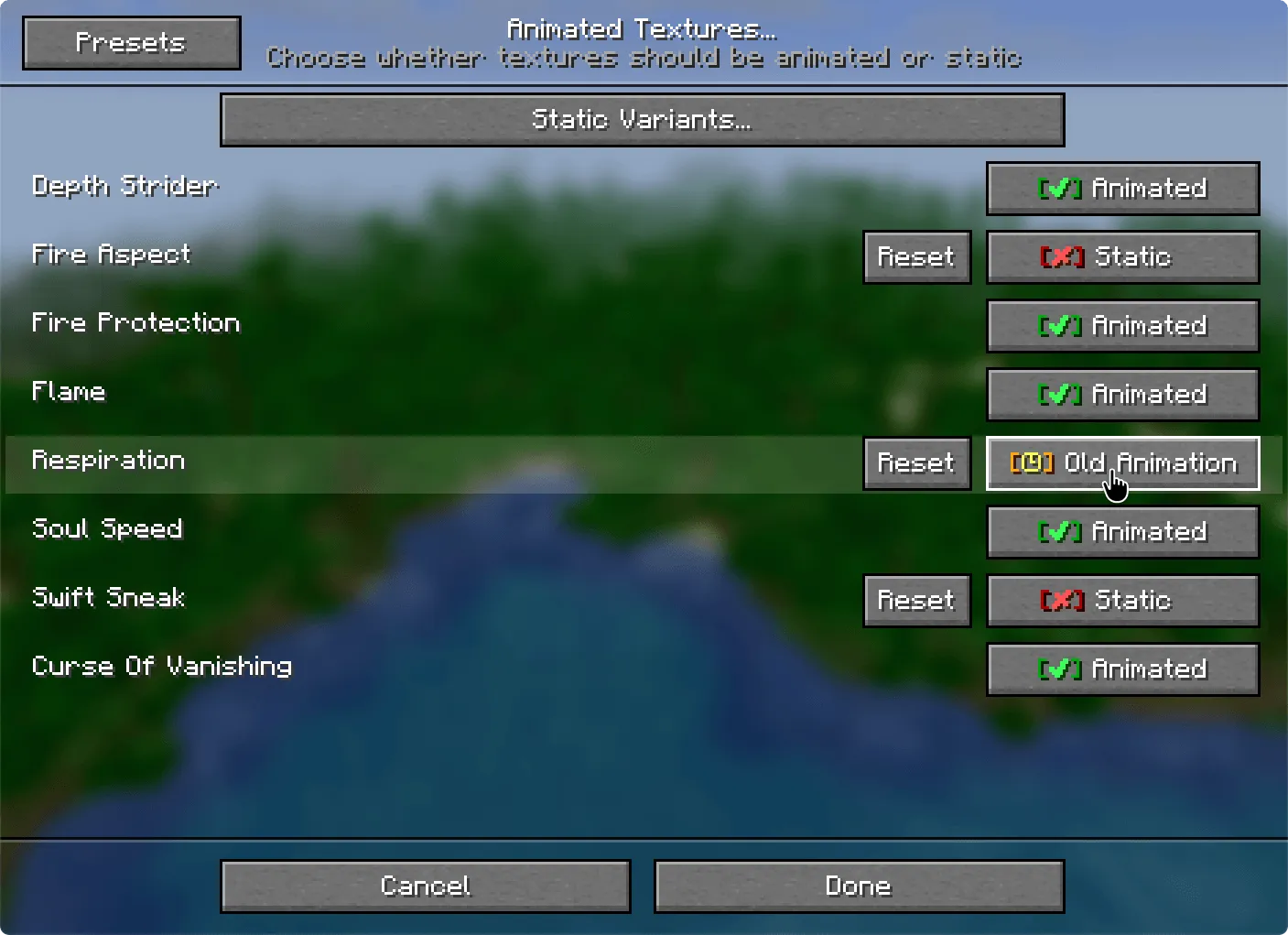Cancel the animated textures changes
Viewport: 1288px width, 935px height.
(425, 886)
